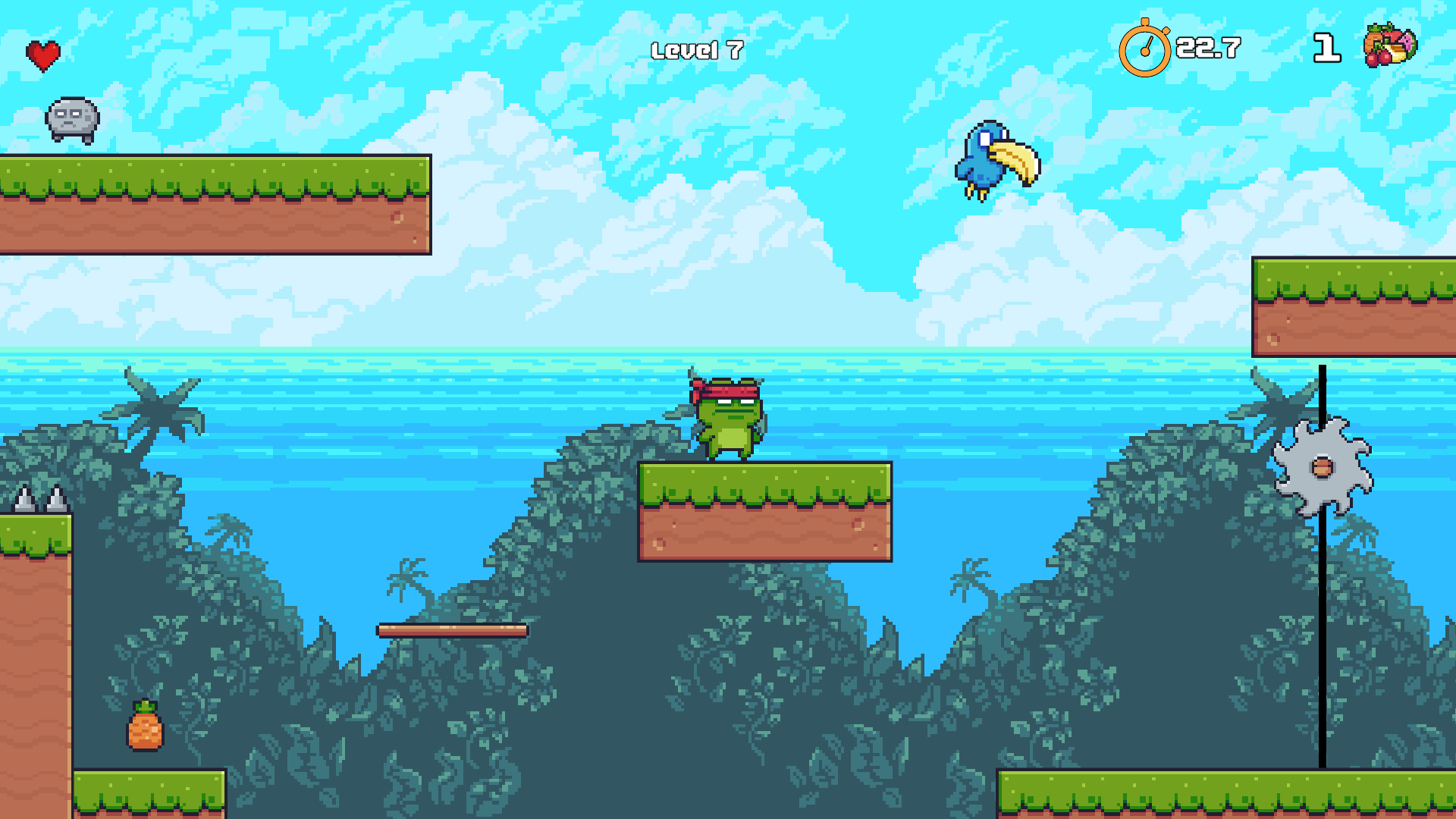Click the center grass platform
This screenshot has height=819, width=1456.
pos(766,512)
